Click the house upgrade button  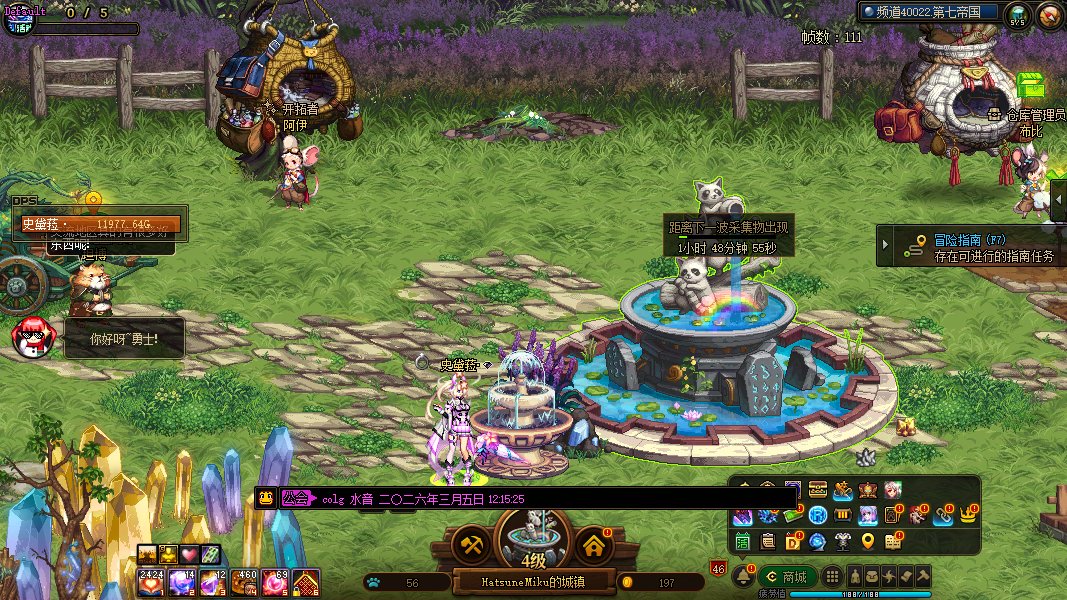click(x=593, y=545)
